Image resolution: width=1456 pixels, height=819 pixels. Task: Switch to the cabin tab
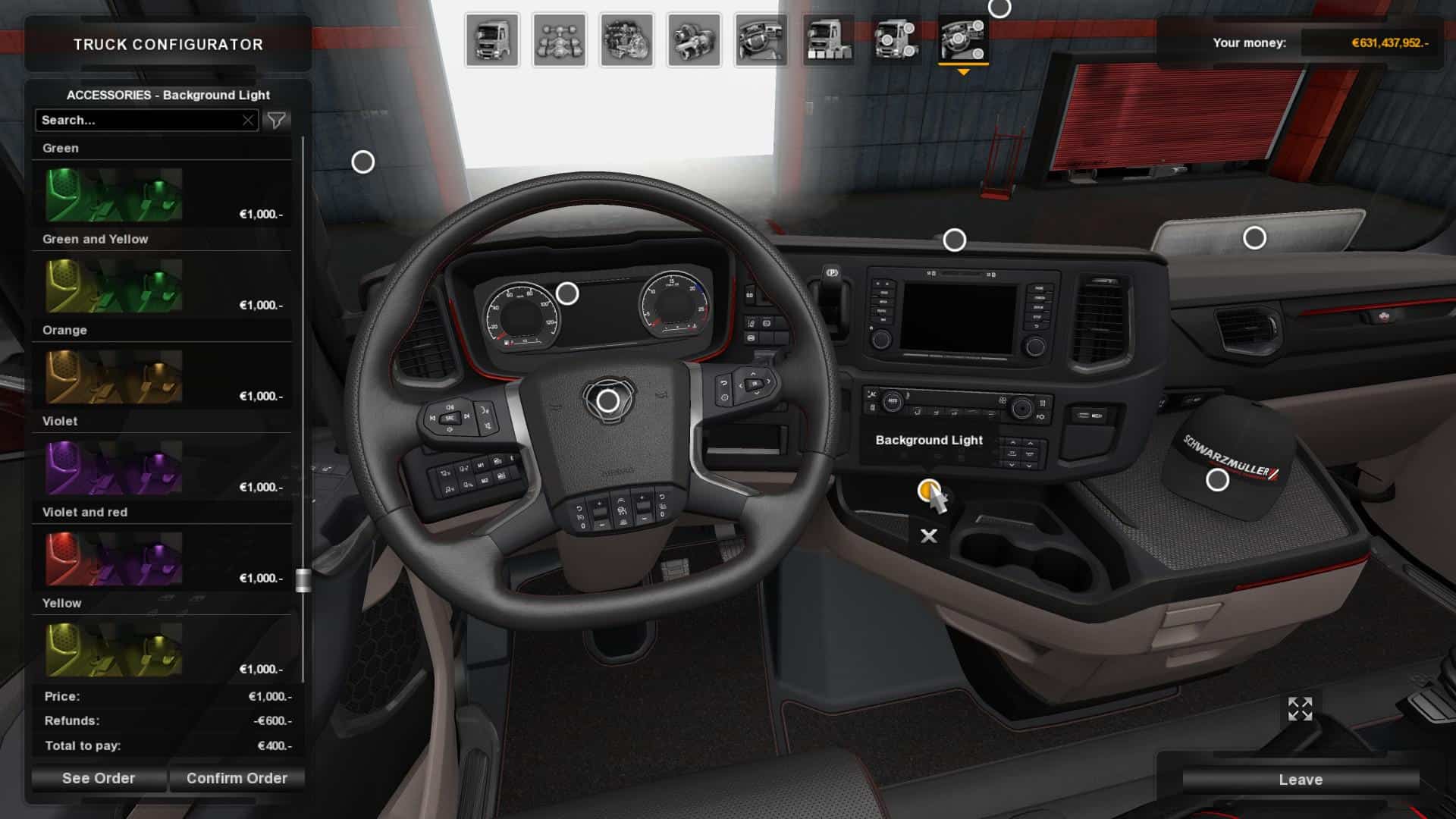pyautogui.click(x=492, y=40)
